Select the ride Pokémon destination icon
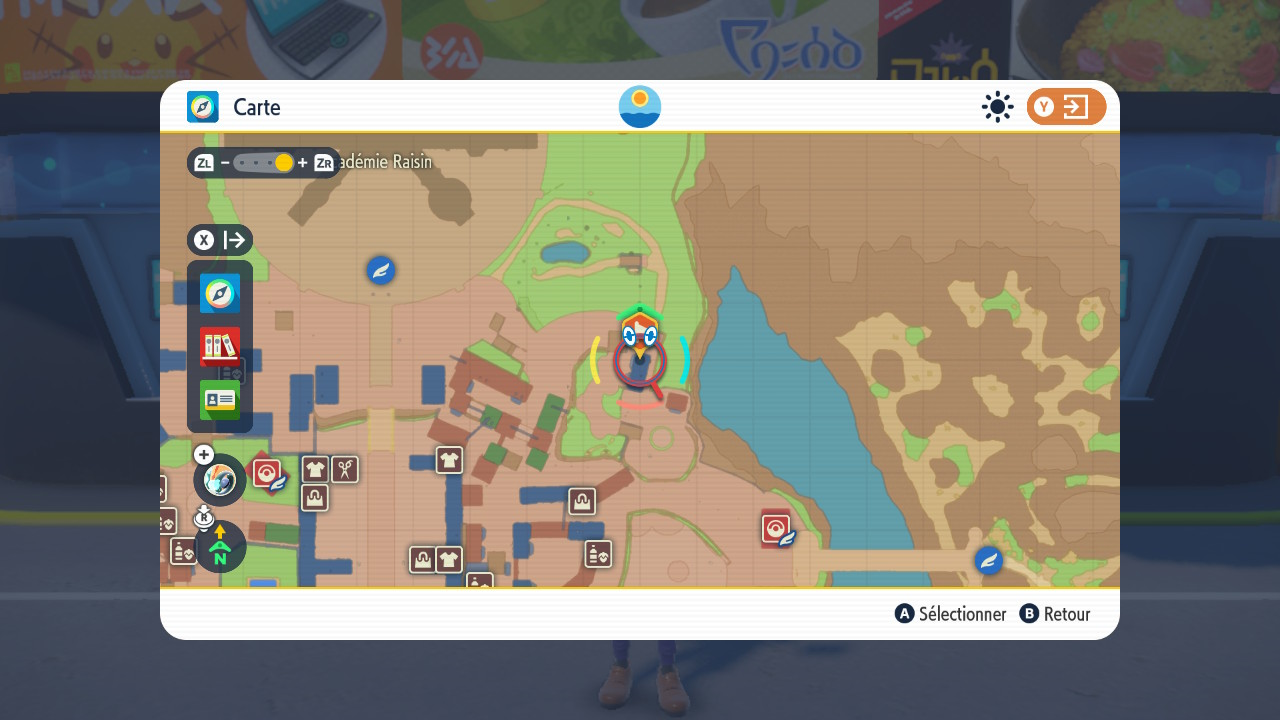The height and width of the screenshot is (720, 1280). [219, 480]
